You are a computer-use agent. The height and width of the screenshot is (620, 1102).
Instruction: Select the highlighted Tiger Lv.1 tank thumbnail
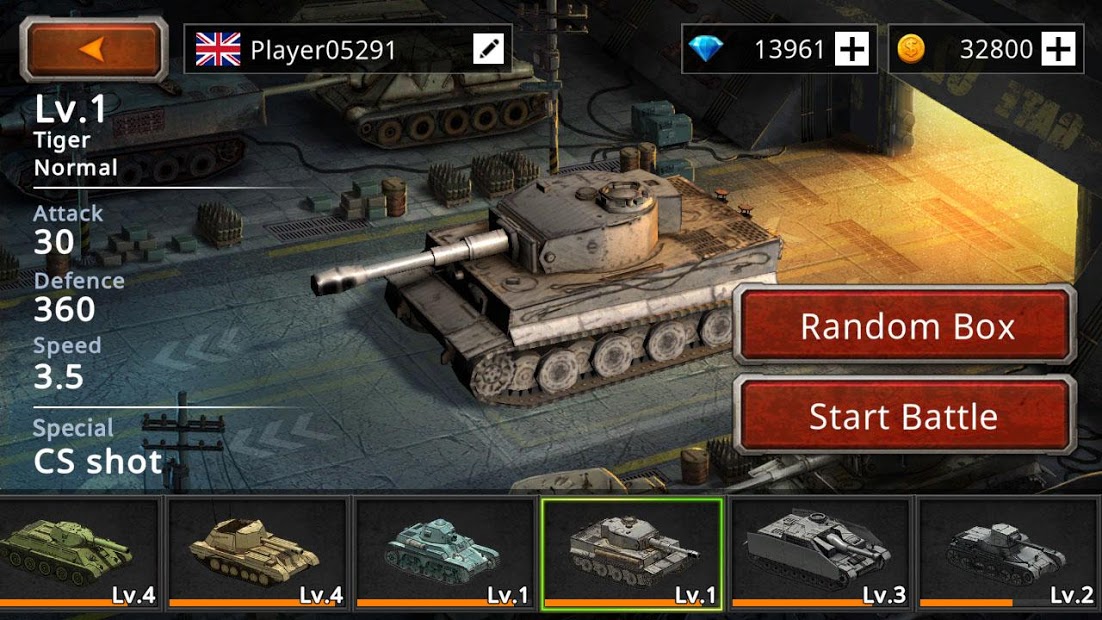tap(632, 553)
